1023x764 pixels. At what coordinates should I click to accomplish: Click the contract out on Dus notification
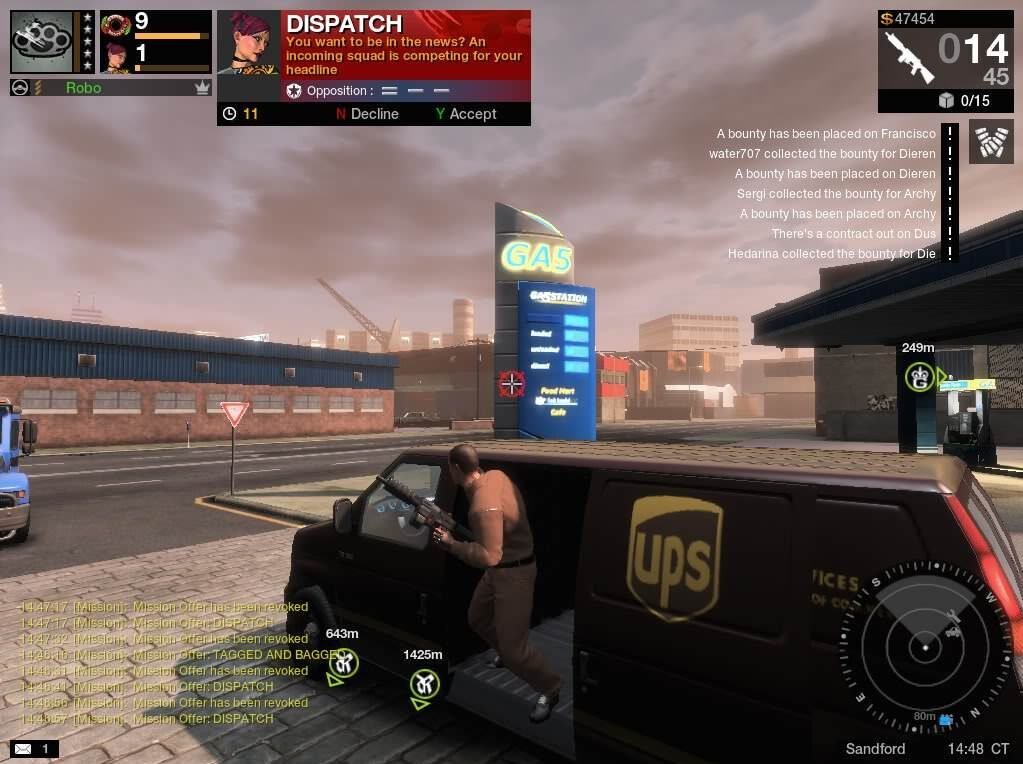coord(853,234)
